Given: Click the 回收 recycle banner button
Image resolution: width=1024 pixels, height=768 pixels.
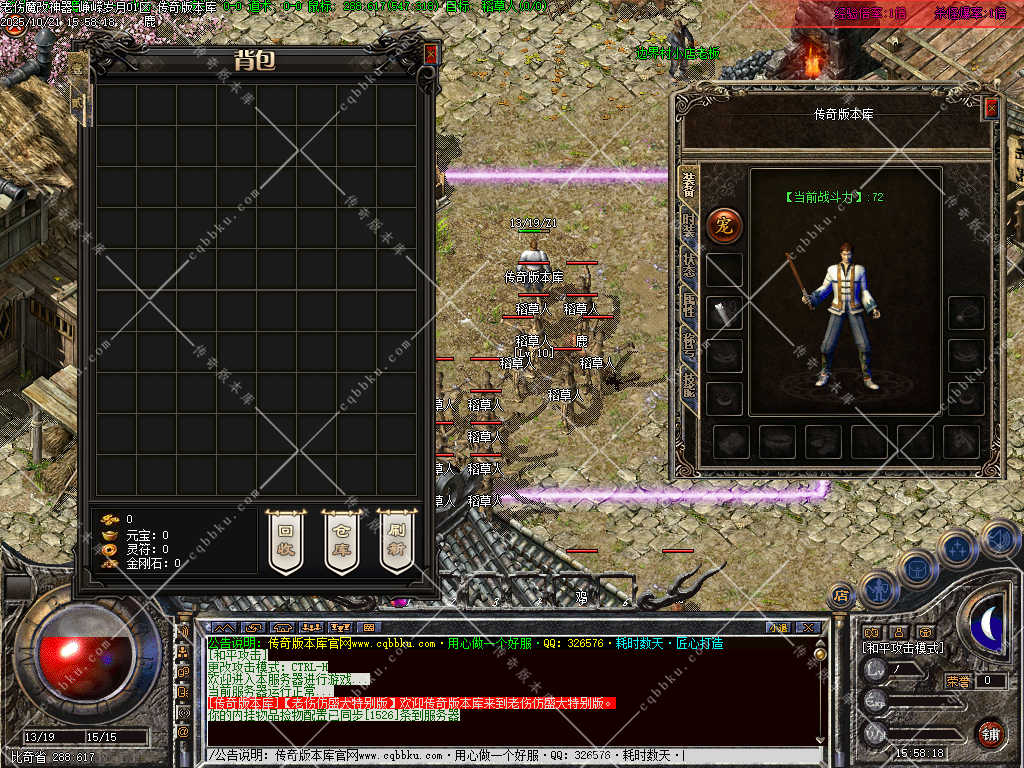Looking at the screenshot, I should click(285, 540).
